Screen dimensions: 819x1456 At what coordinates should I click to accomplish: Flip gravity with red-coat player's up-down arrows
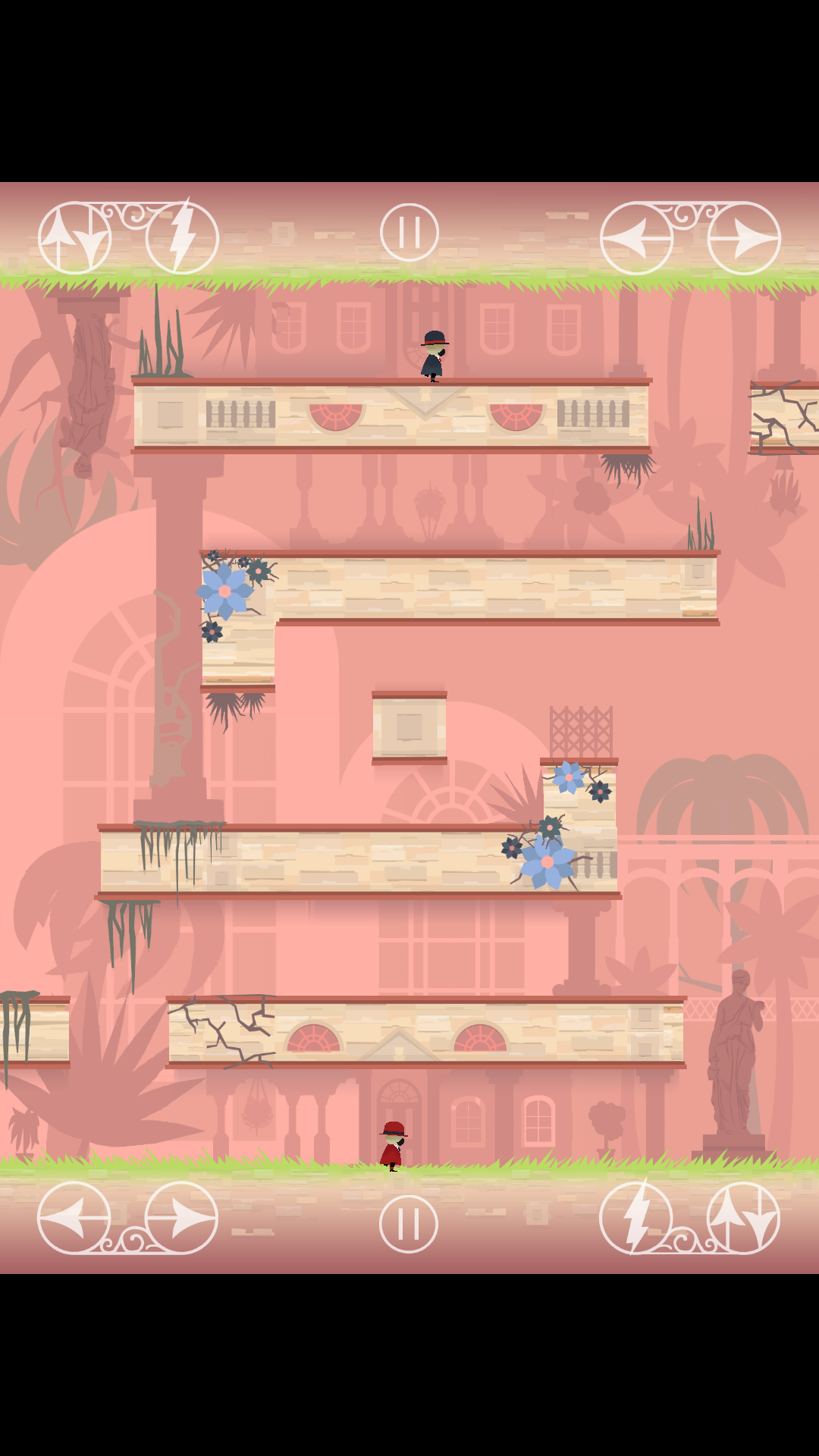tap(743, 1218)
